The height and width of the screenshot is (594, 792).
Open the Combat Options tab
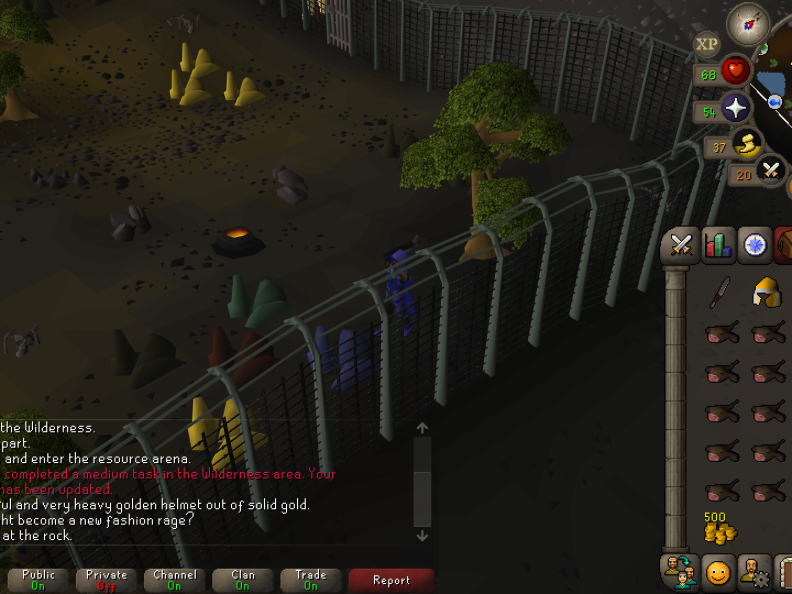[x=681, y=245]
